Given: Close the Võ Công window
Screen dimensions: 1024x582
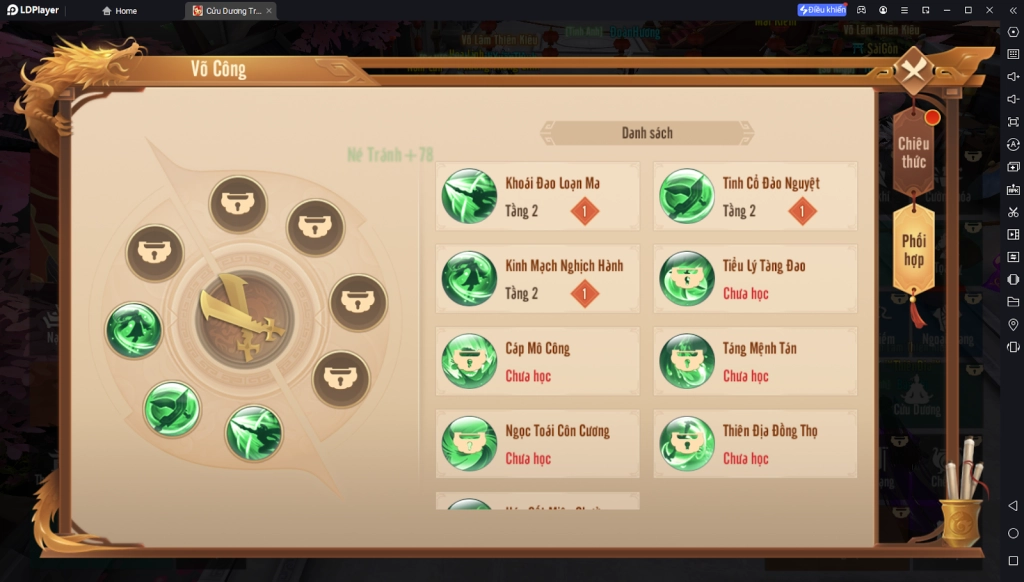Looking at the screenshot, I should (x=912, y=71).
